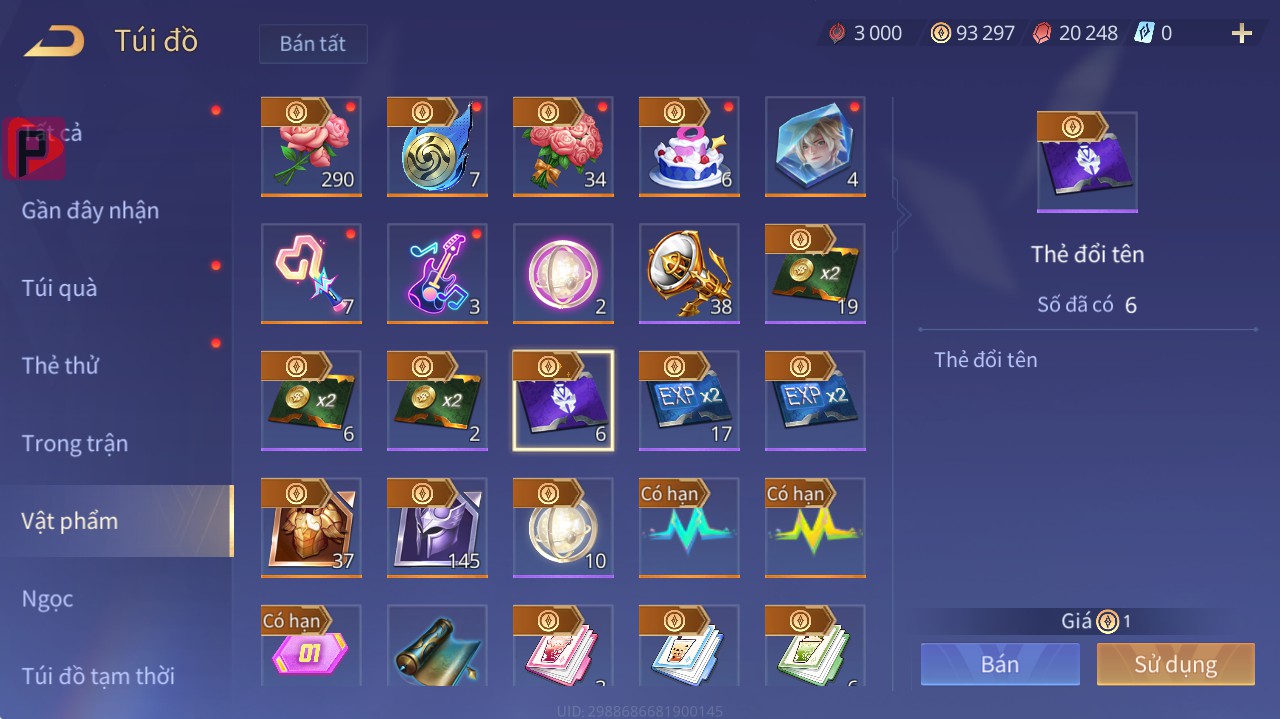The height and width of the screenshot is (719, 1280).
Task: Open the 'Túi đồ tạm thời' tab
Action: click(x=98, y=676)
